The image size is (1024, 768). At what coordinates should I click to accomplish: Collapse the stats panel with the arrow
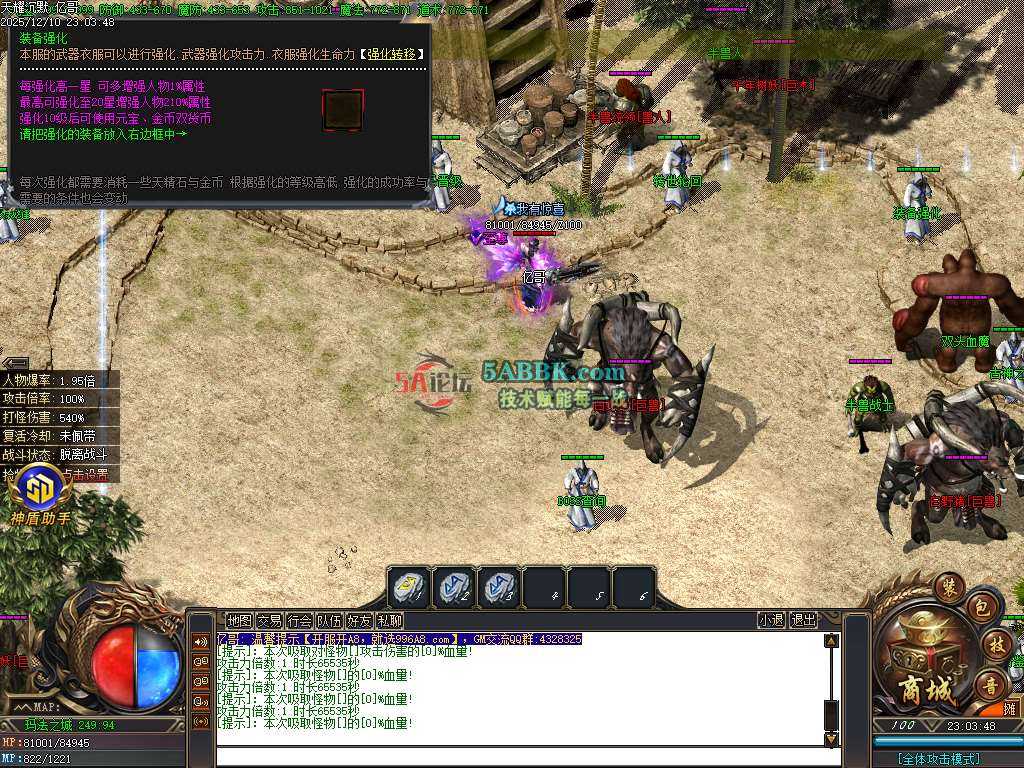click(x=14, y=362)
